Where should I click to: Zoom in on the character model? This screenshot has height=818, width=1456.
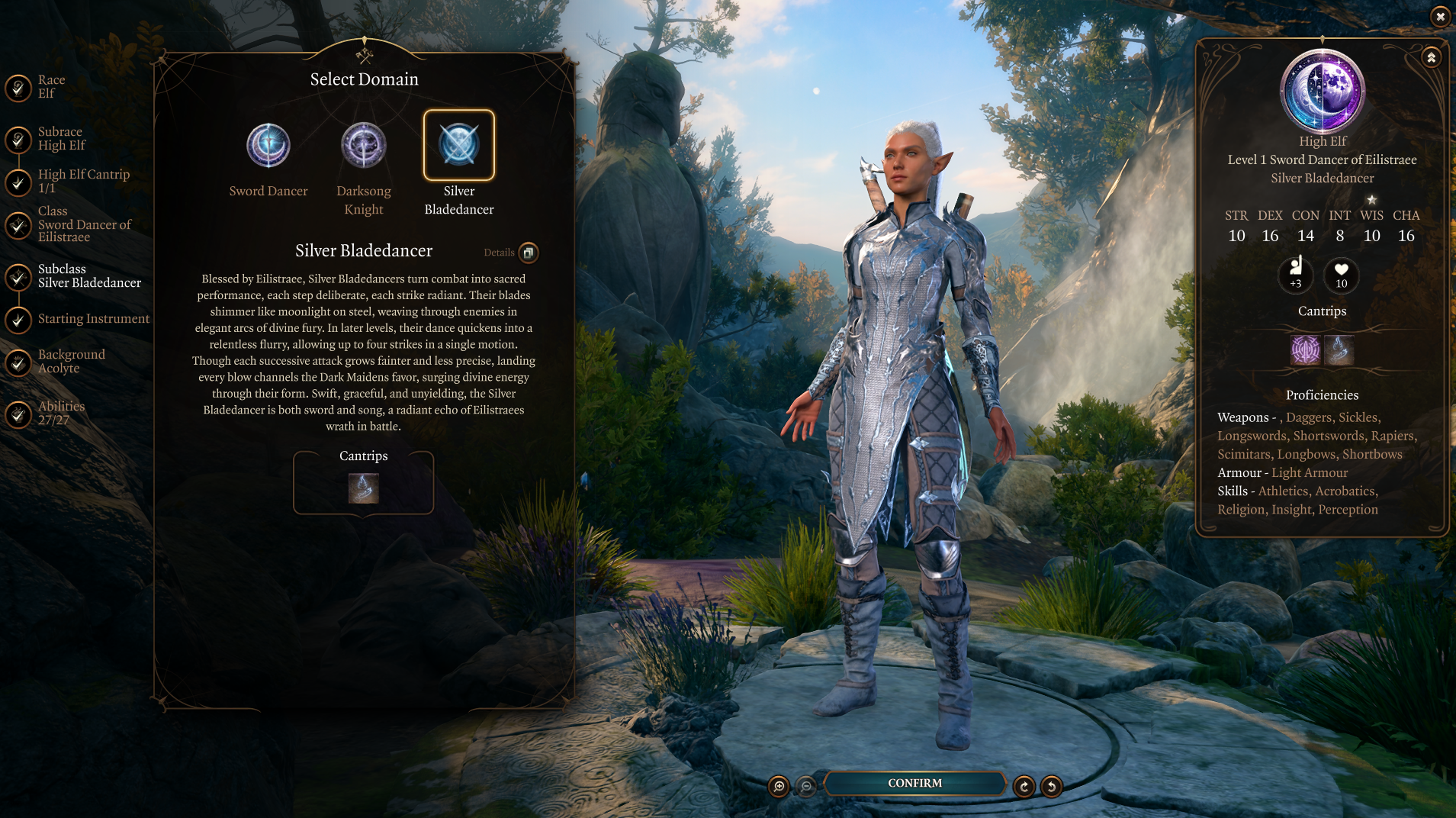coord(779,787)
